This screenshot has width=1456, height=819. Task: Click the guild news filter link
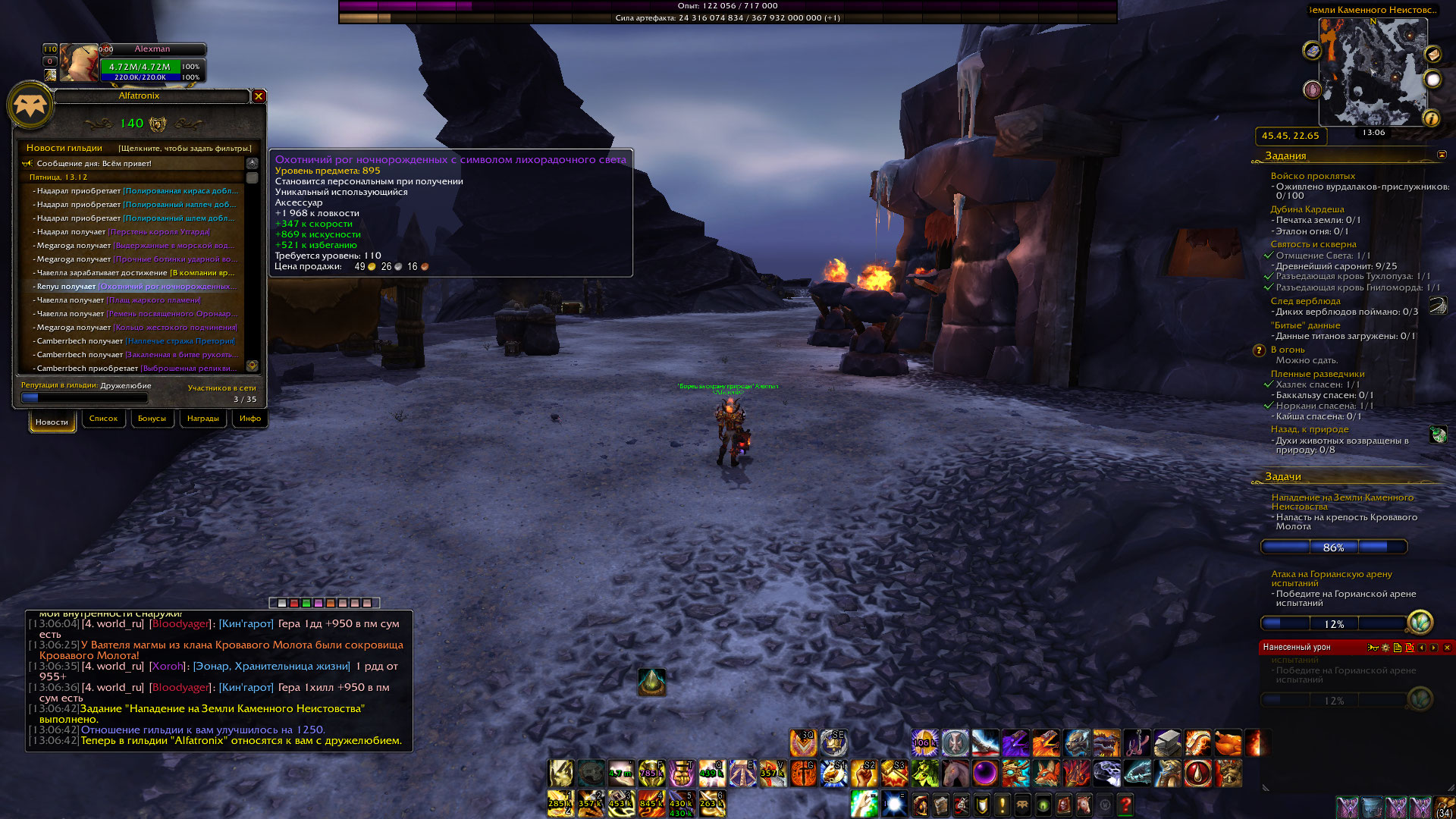click(x=184, y=149)
